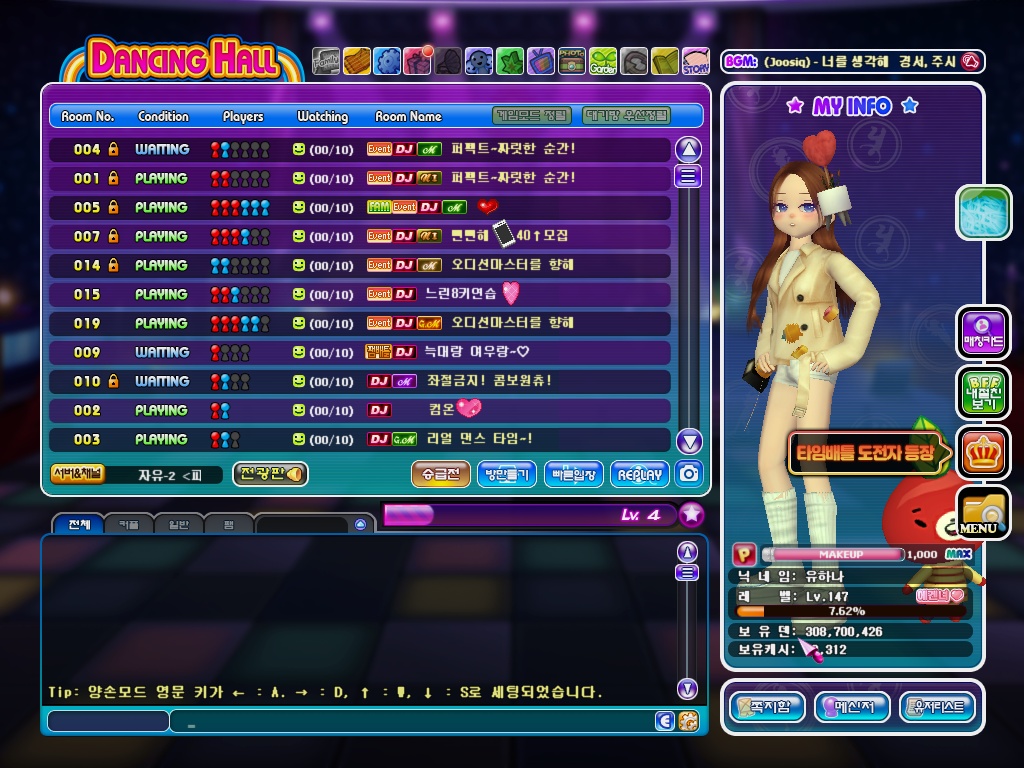Open the Family icon in top toolbar
This screenshot has height=768, width=1024.
[326, 62]
